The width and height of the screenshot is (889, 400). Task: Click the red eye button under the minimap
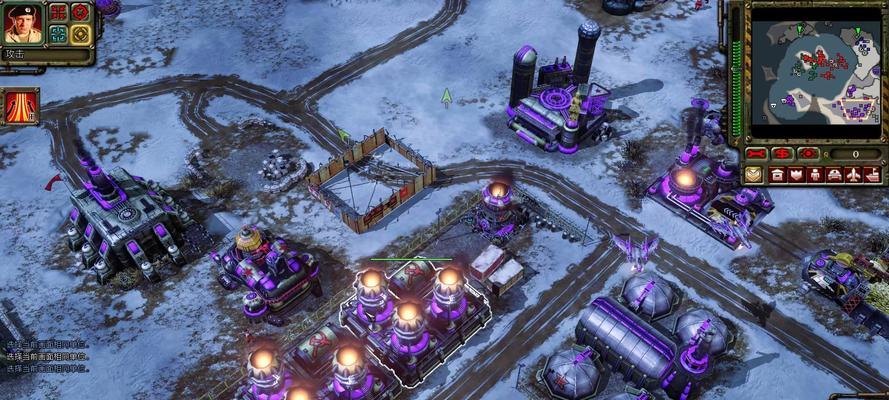pos(808,154)
